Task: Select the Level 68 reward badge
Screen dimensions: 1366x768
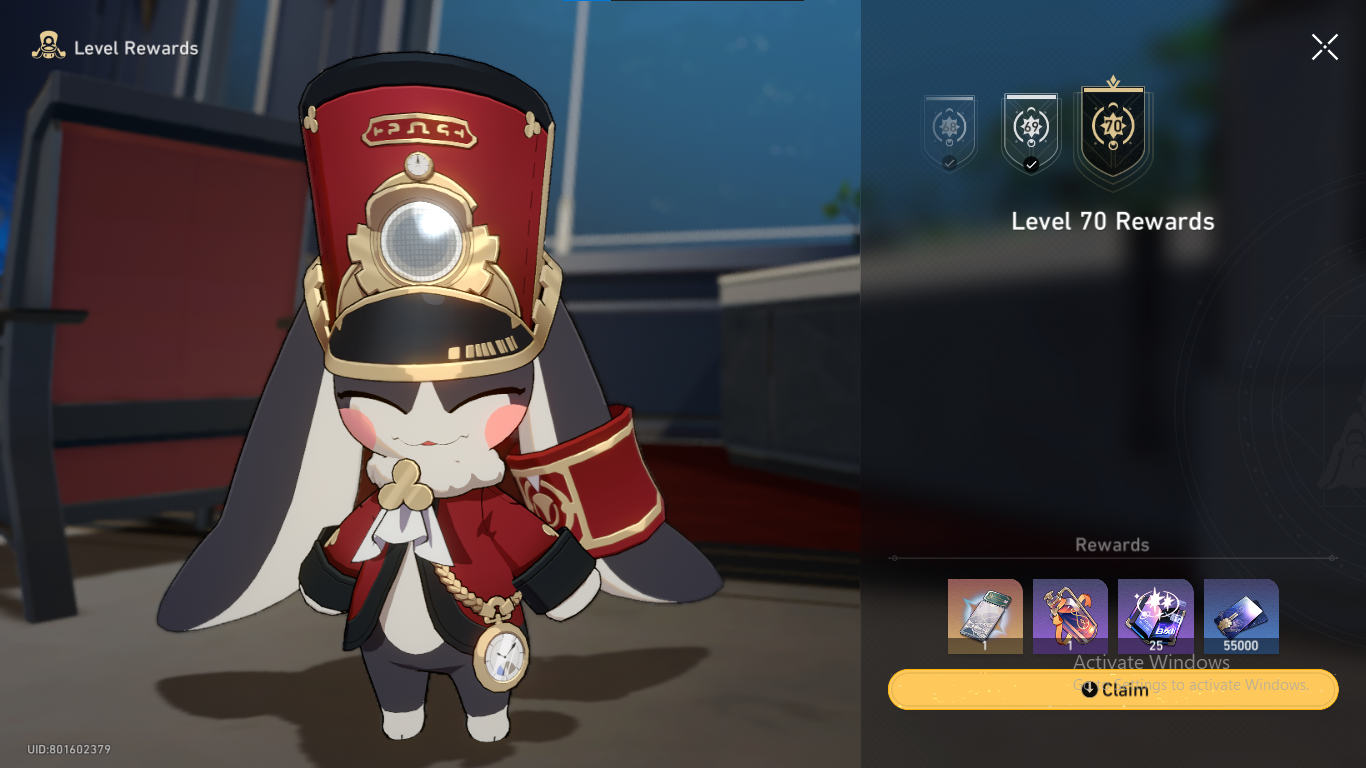Action: point(948,128)
